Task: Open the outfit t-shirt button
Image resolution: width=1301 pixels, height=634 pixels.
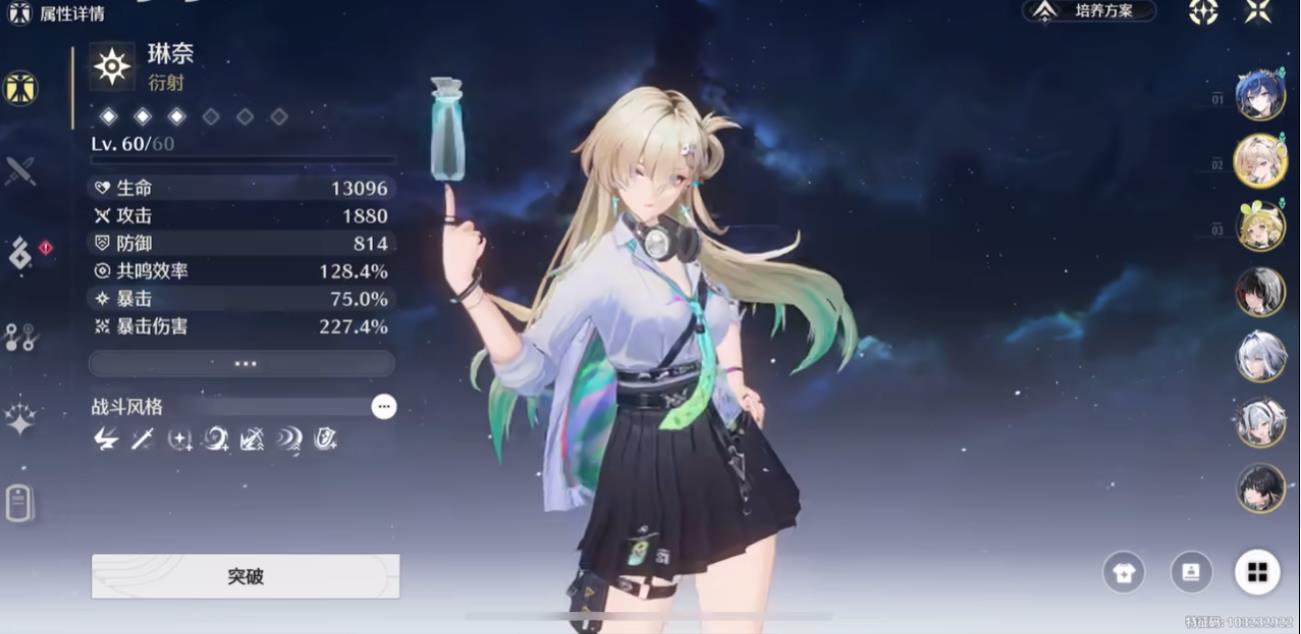Action: [1123, 572]
